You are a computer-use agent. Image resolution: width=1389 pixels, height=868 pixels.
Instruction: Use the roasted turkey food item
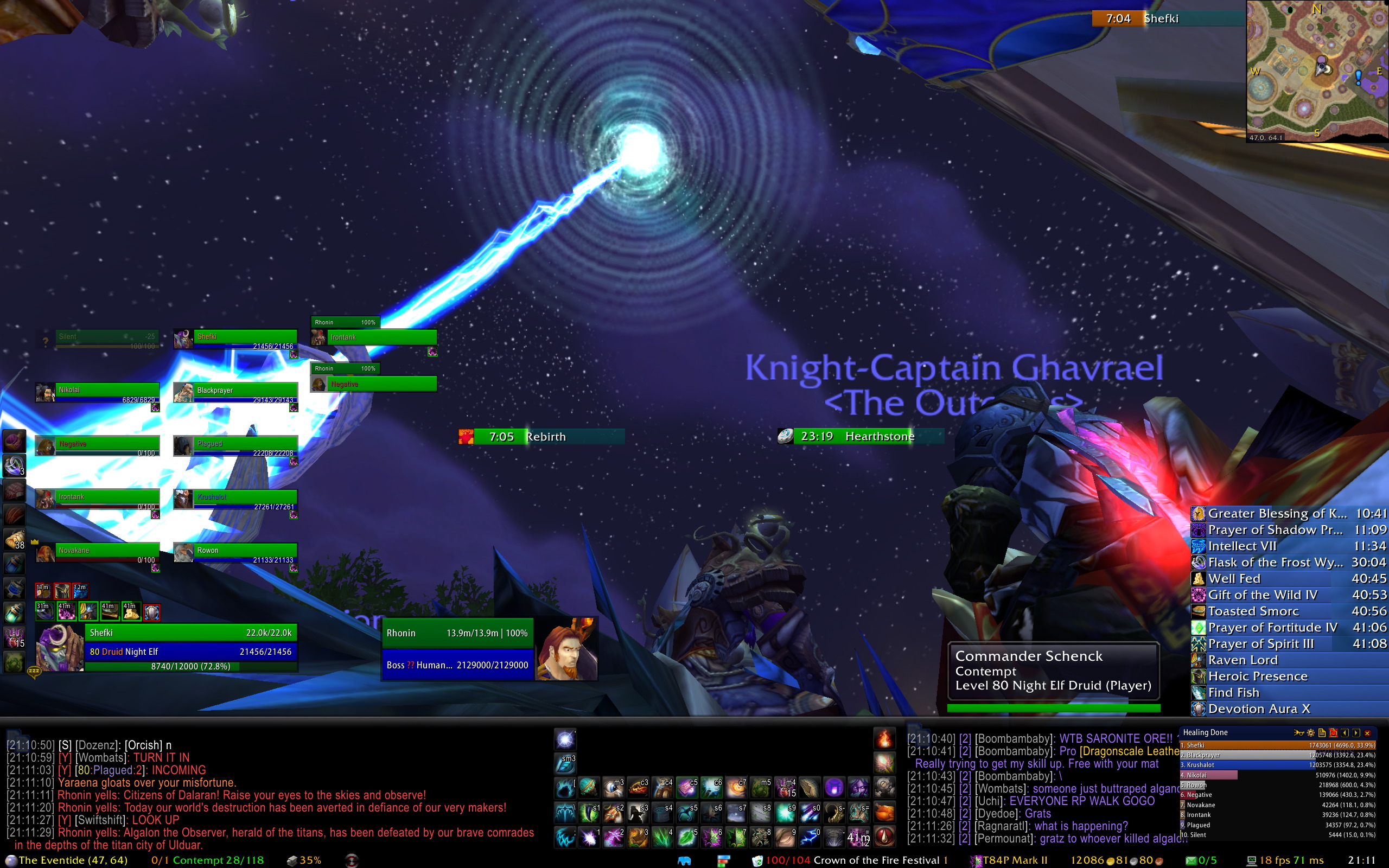coord(884,812)
